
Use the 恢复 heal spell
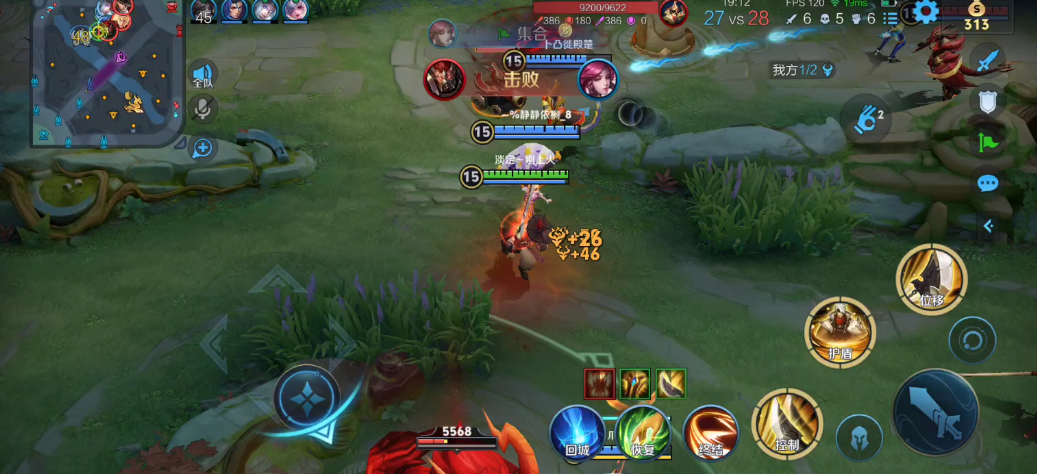coord(642,432)
